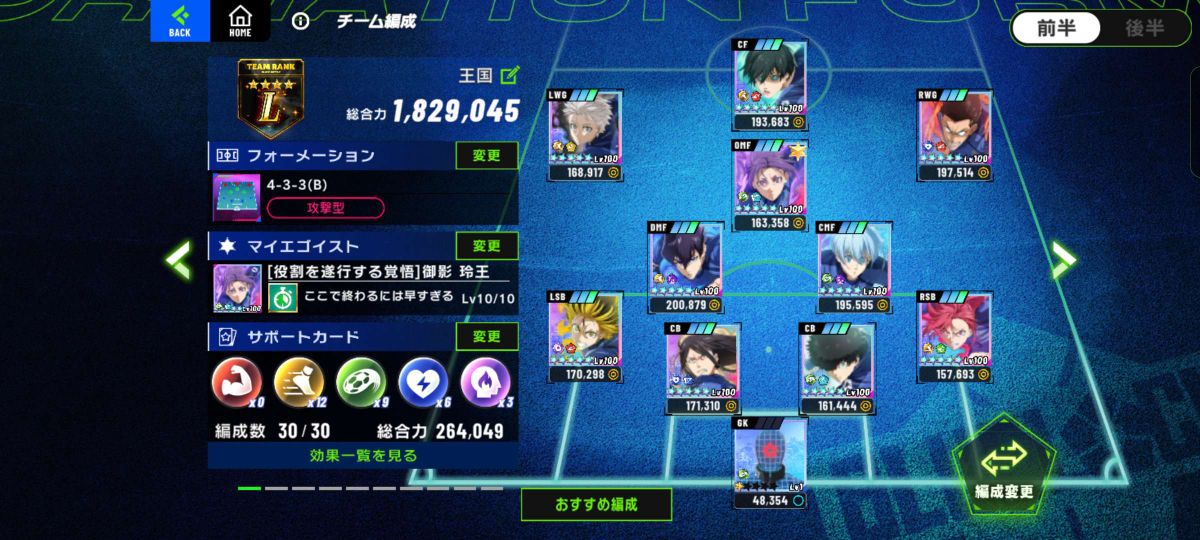Screen dimensions: 1200x540
Task: Pick the LSB player card
Action: point(585,336)
